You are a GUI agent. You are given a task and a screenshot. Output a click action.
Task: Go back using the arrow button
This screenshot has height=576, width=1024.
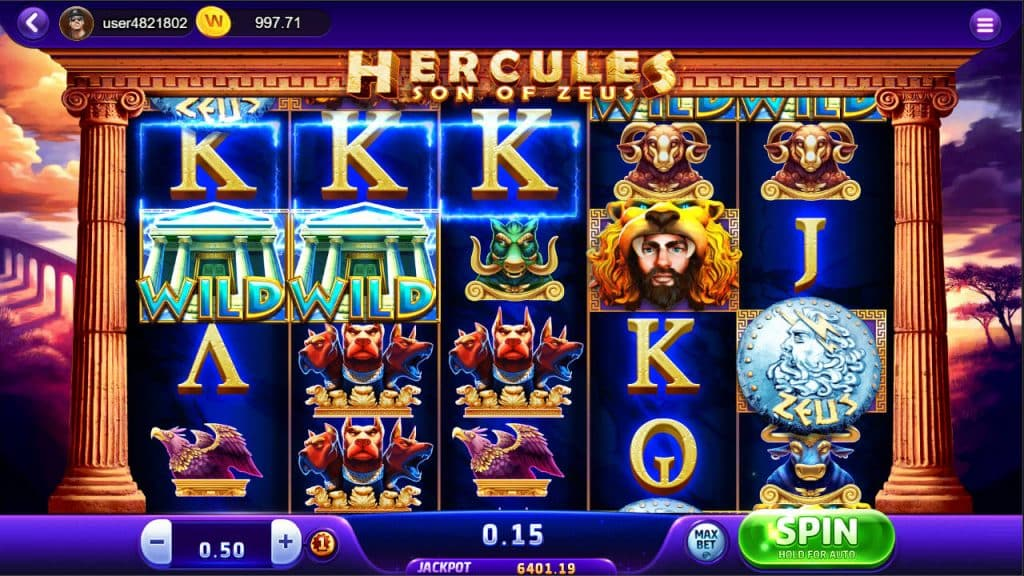pyautogui.click(x=32, y=22)
